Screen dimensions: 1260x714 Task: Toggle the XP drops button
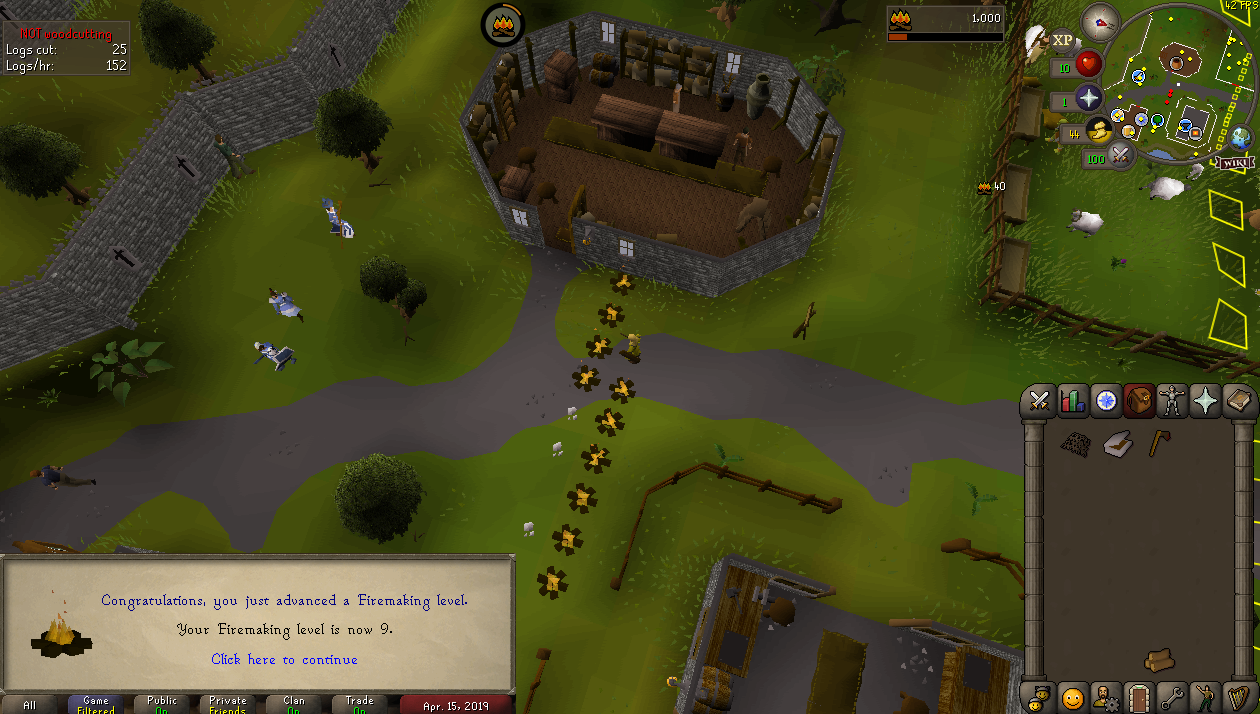tap(1061, 40)
